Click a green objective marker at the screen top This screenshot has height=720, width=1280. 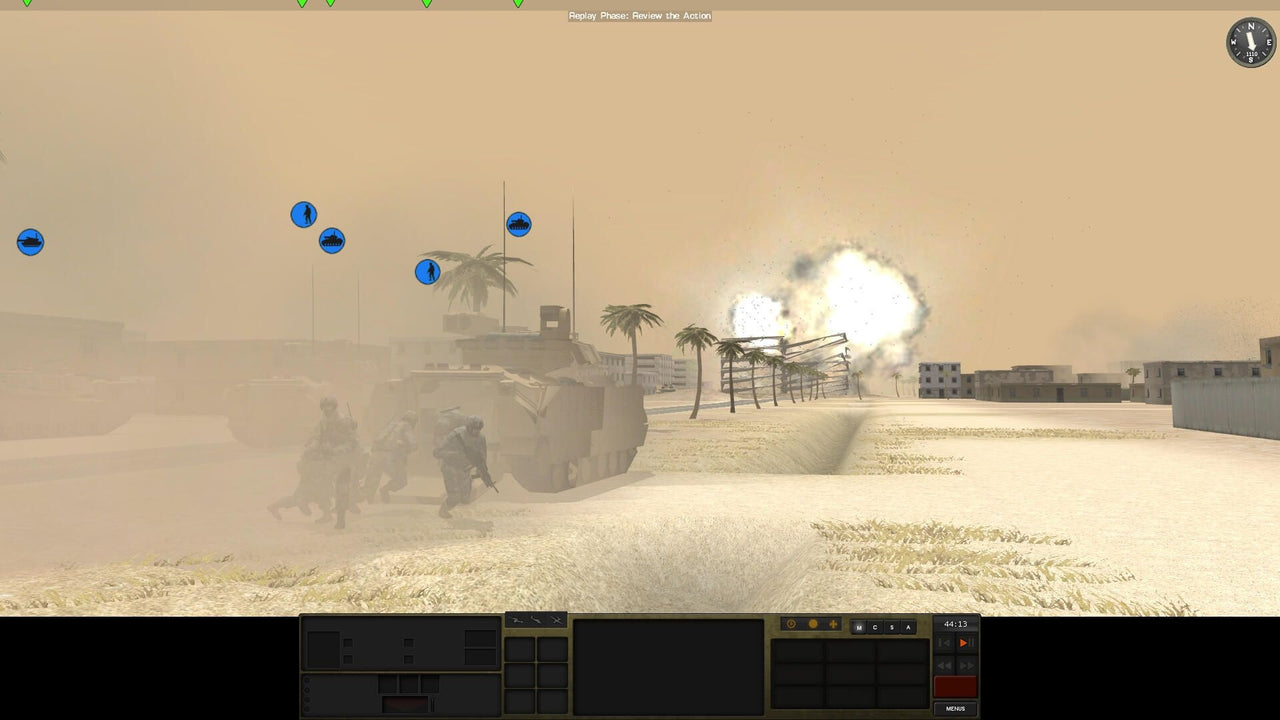(300, 4)
